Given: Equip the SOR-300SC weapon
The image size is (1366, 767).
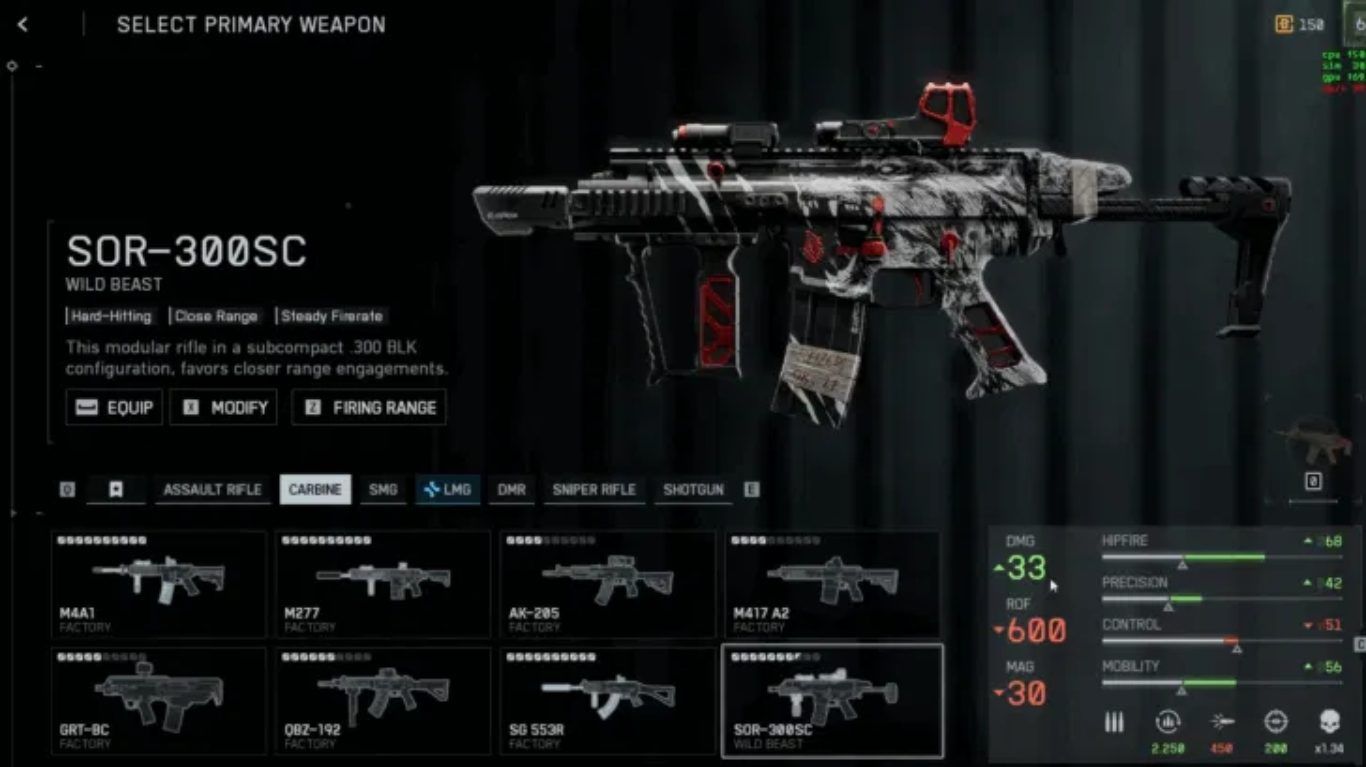Looking at the screenshot, I should (114, 408).
